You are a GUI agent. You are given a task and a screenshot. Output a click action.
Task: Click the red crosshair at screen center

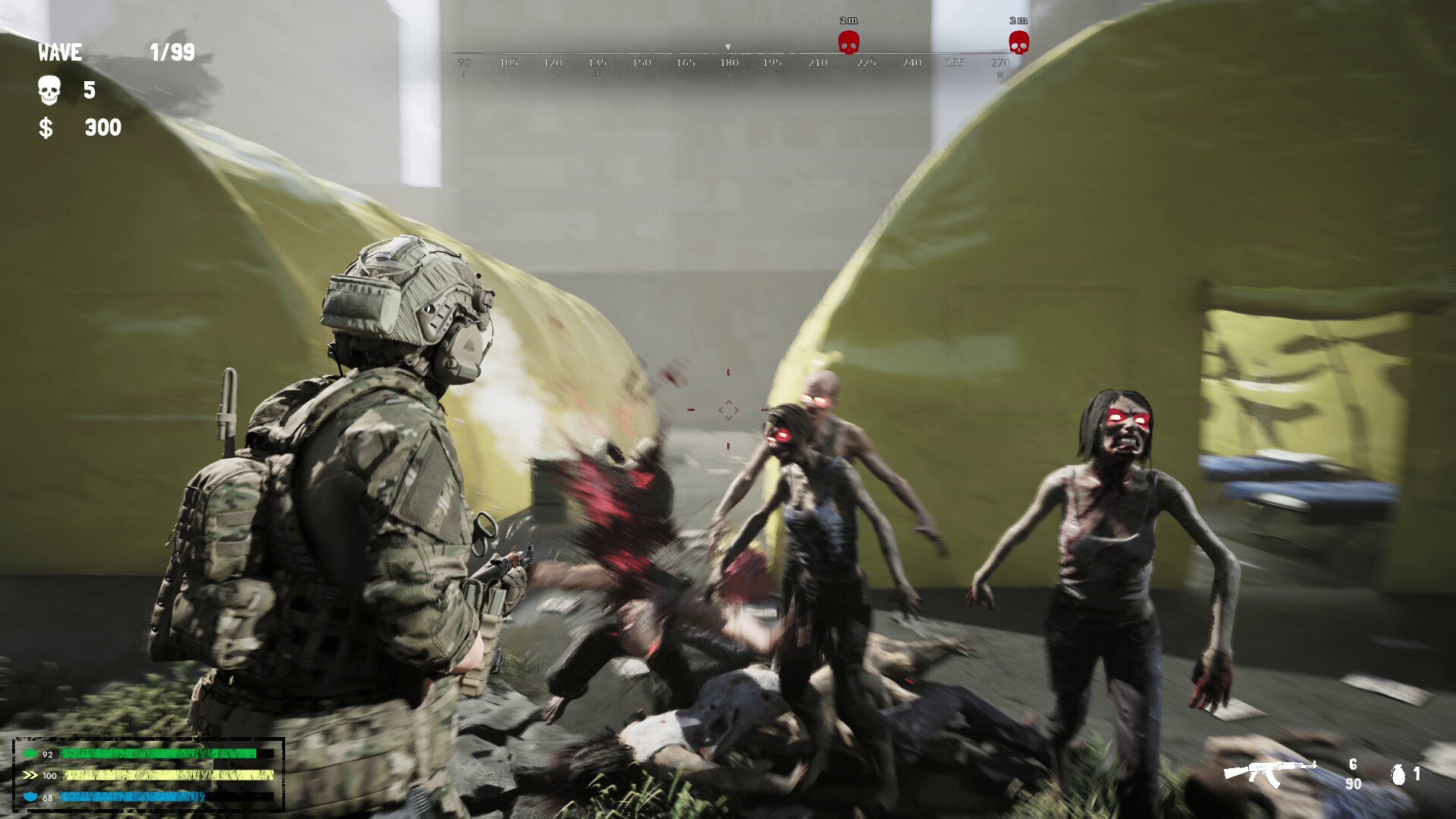[730, 409]
